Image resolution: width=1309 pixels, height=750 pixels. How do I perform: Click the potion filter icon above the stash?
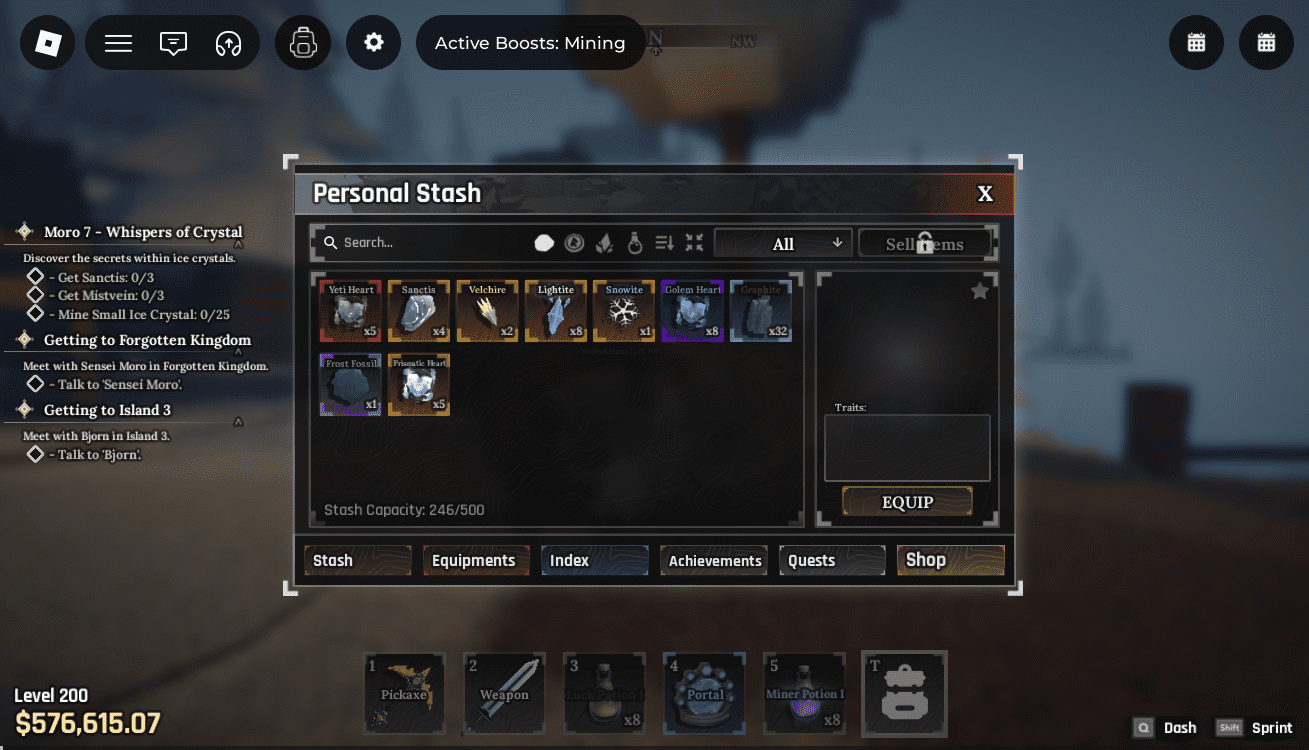pyautogui.click(x=634, y=242)
